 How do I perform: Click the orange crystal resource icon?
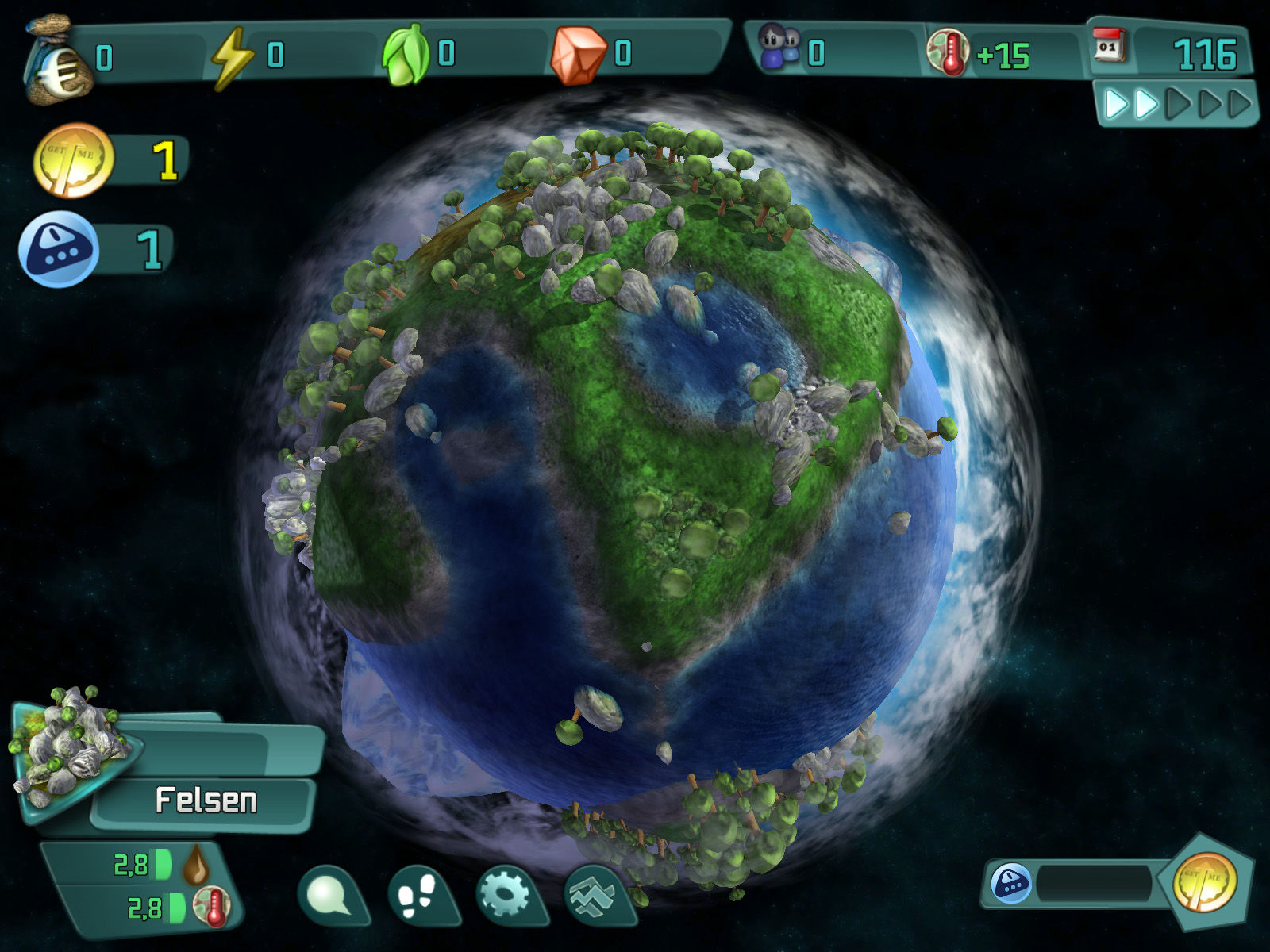578,52
